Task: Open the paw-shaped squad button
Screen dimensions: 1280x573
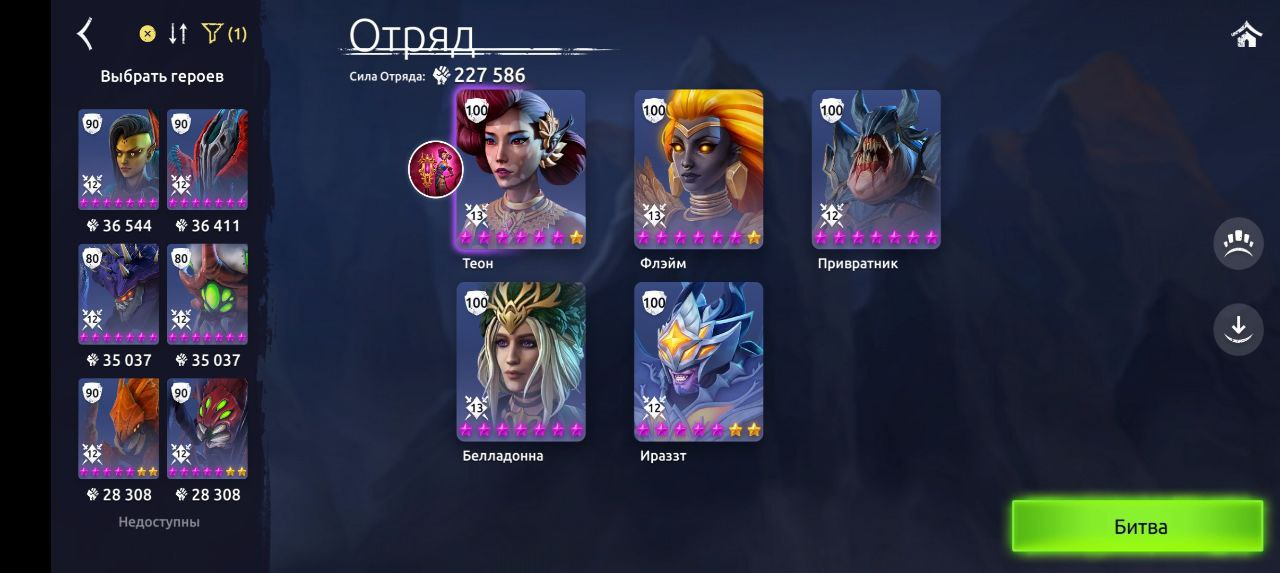Action: point(1238,244)
